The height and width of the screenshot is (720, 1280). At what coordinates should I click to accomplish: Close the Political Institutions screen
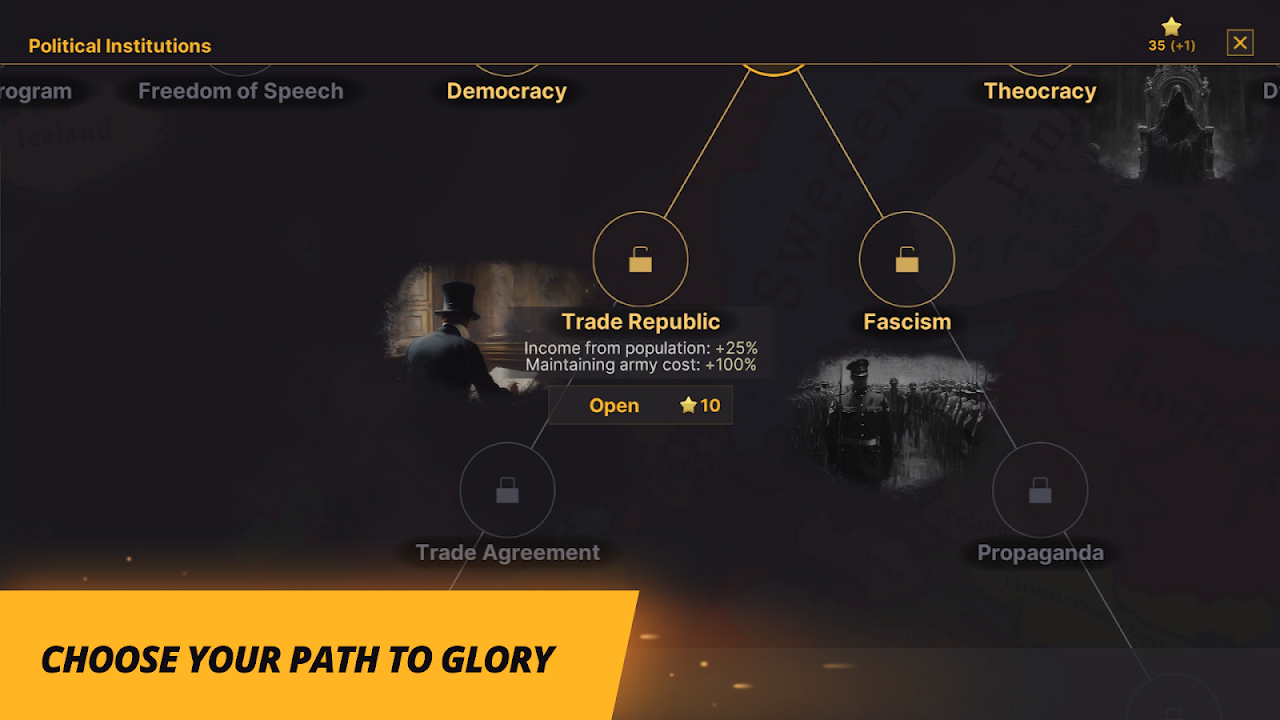(x=1240, y=42)
